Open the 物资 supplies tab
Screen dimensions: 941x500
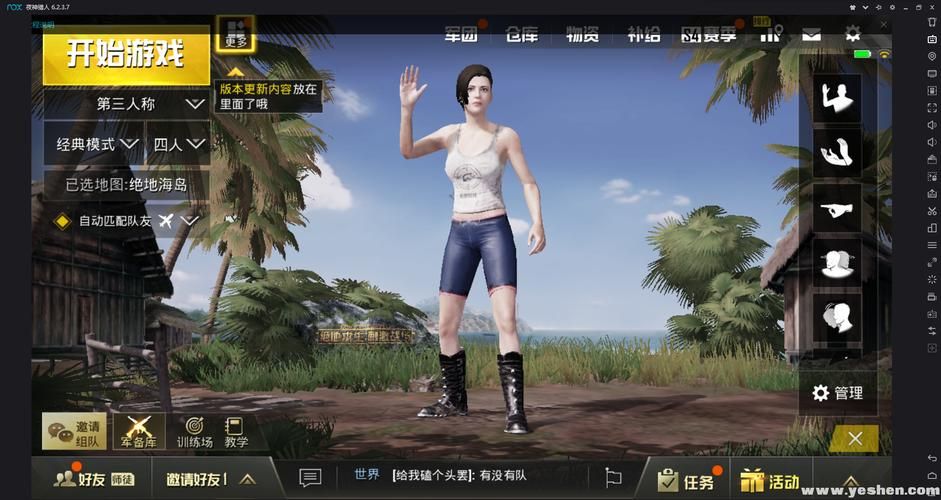tap(582, 34)
